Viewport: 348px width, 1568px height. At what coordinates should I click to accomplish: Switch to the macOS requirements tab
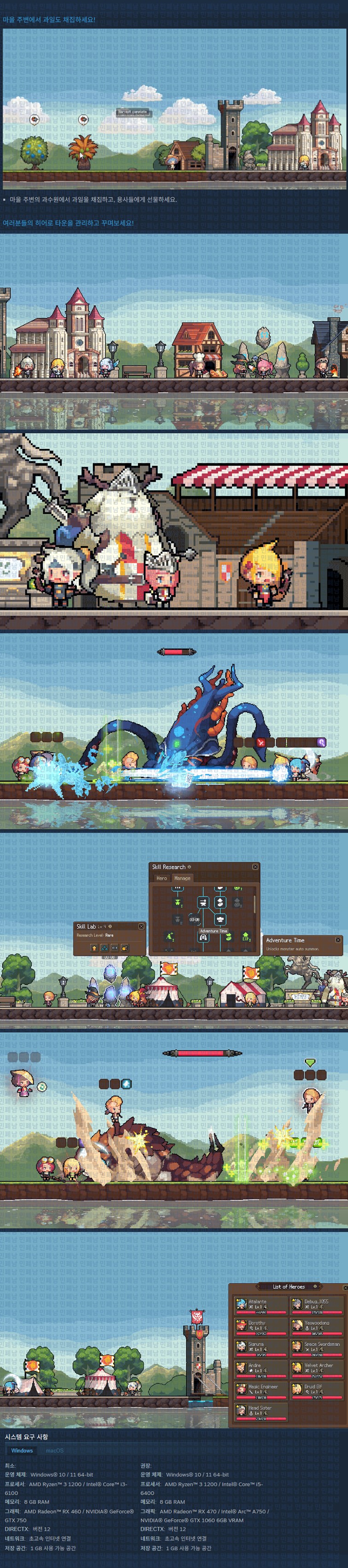click(x=54, y=1450)
